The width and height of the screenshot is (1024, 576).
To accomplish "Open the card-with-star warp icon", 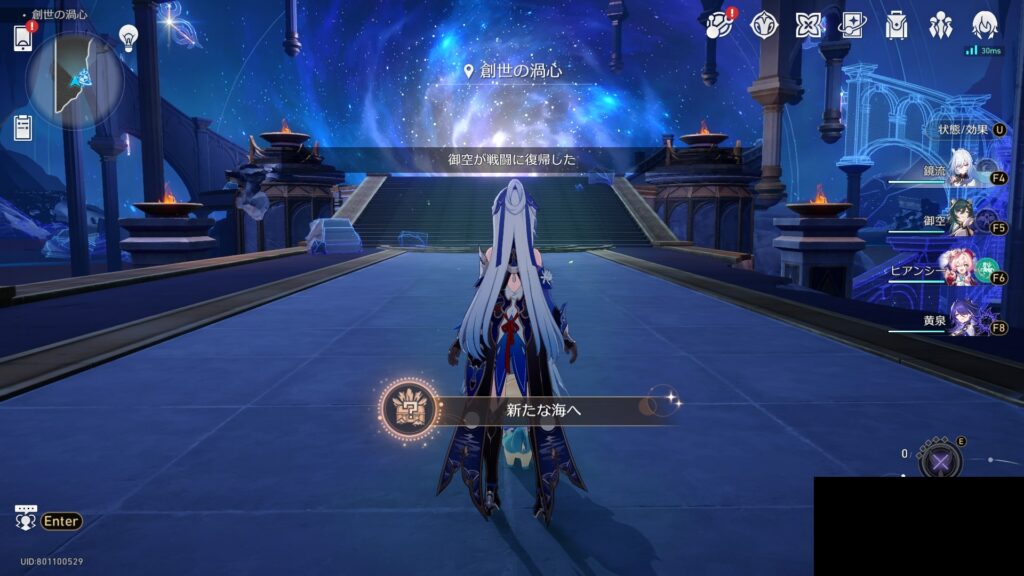I will tap(853, 25).
